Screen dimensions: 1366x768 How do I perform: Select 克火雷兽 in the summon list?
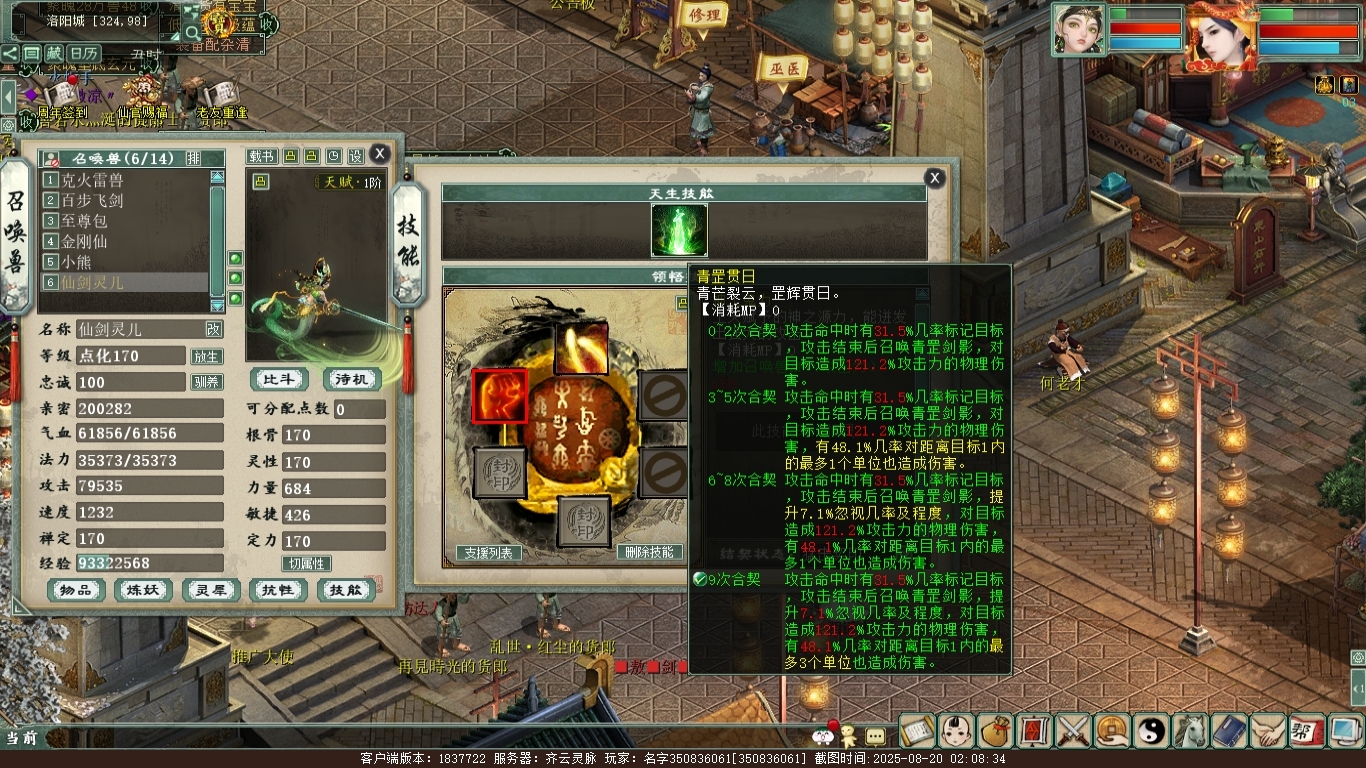click(92, 180)
